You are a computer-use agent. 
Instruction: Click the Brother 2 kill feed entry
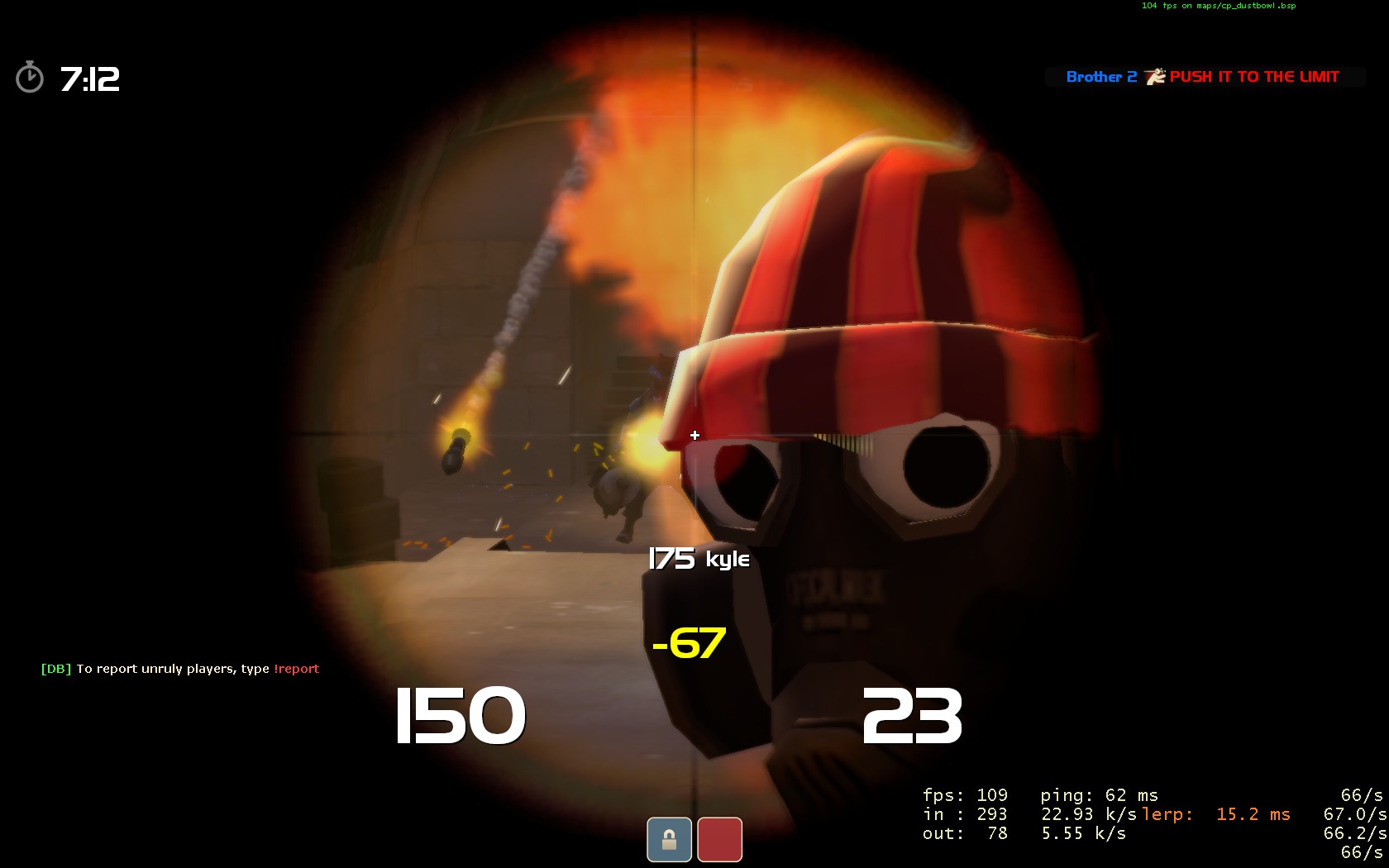[1203, 77]
